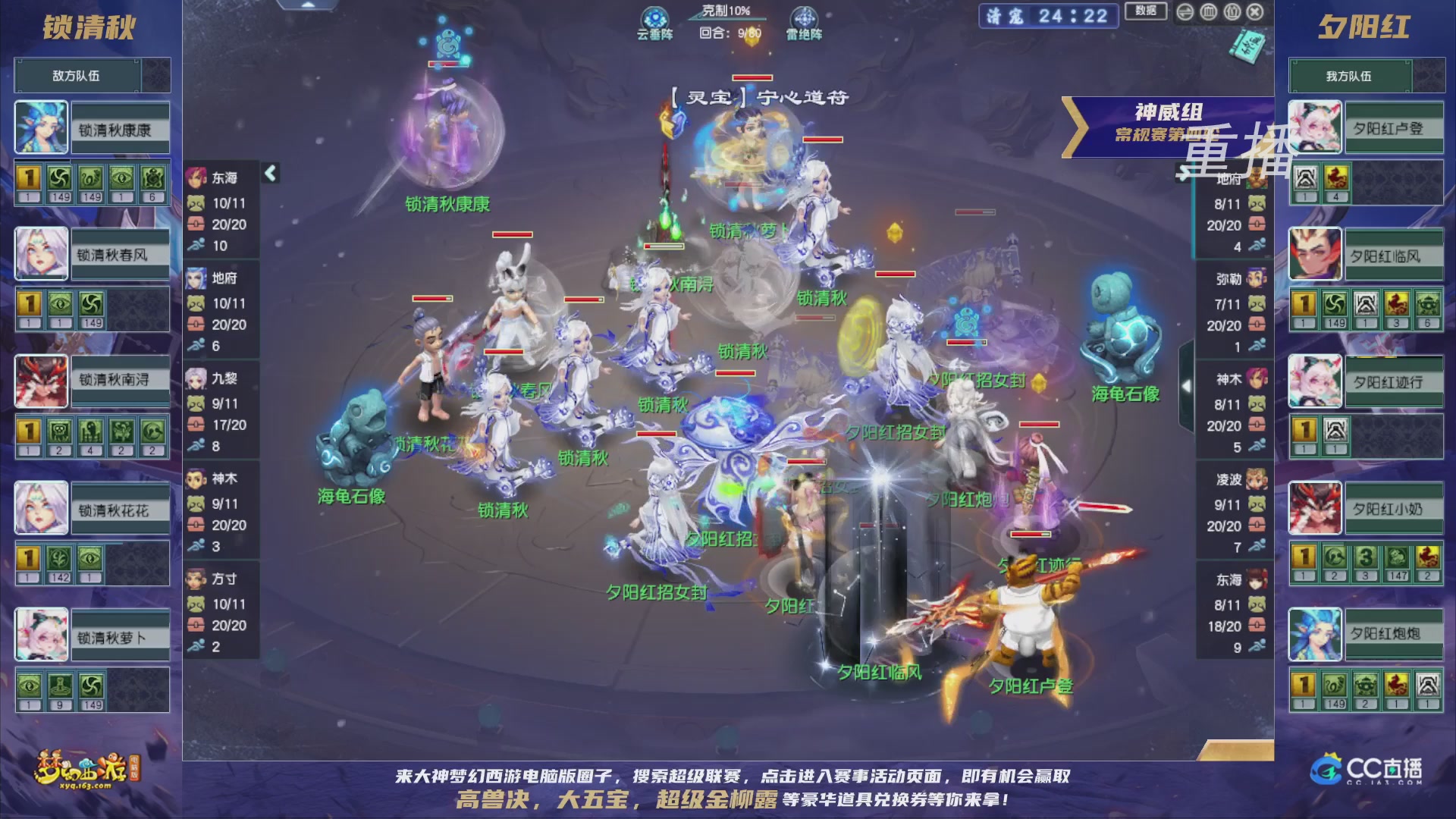Expand the right-side stats panel arrow
Screen dimensions: 1456x819
(x=1188, y=387)
